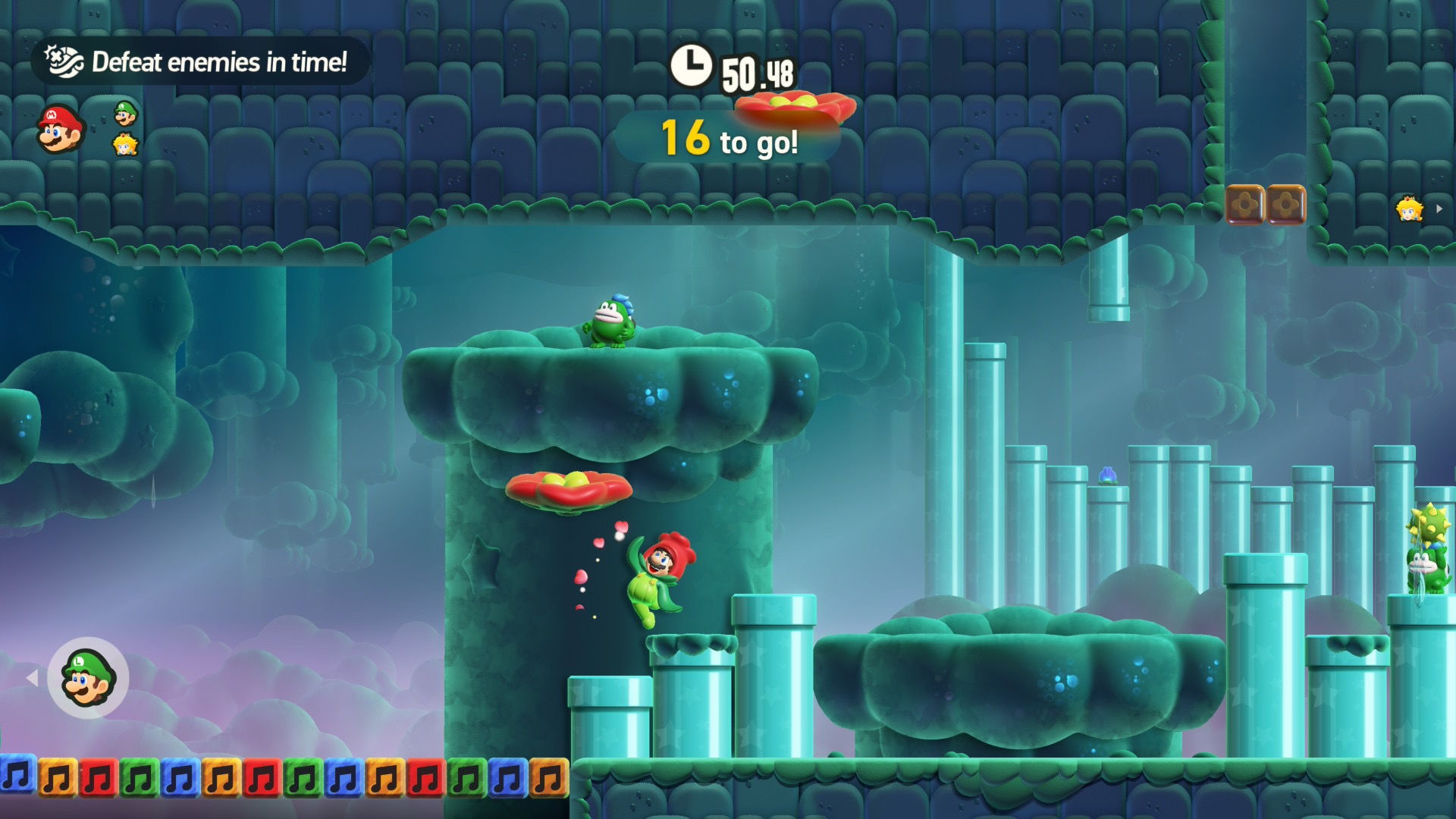
Task: Select the "Defeat enemies in time!" objective banner
Action: tap(199, 61)
